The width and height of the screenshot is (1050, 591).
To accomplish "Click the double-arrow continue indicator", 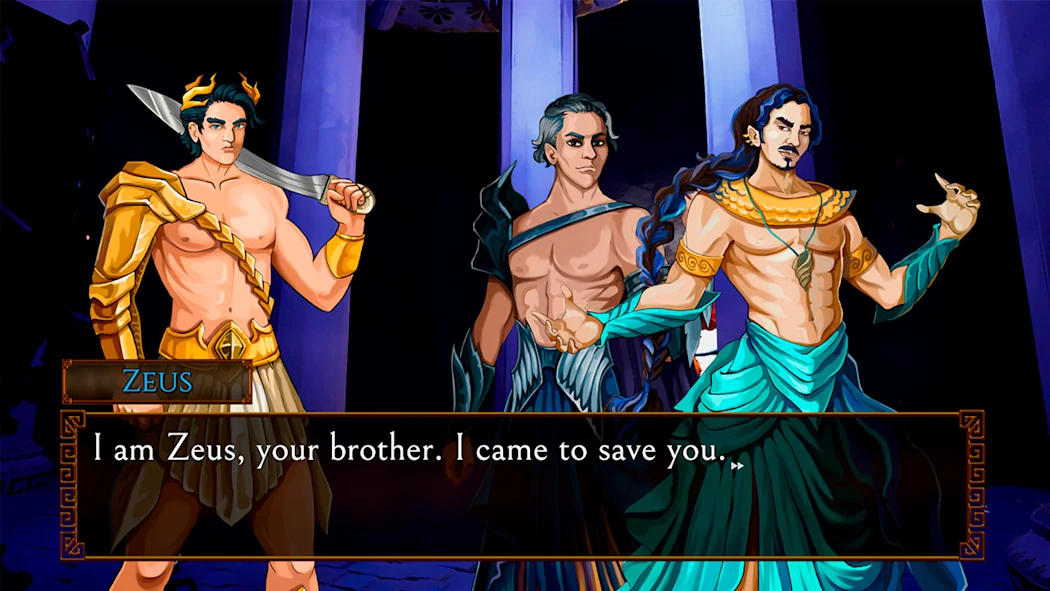I will (737, 465).
